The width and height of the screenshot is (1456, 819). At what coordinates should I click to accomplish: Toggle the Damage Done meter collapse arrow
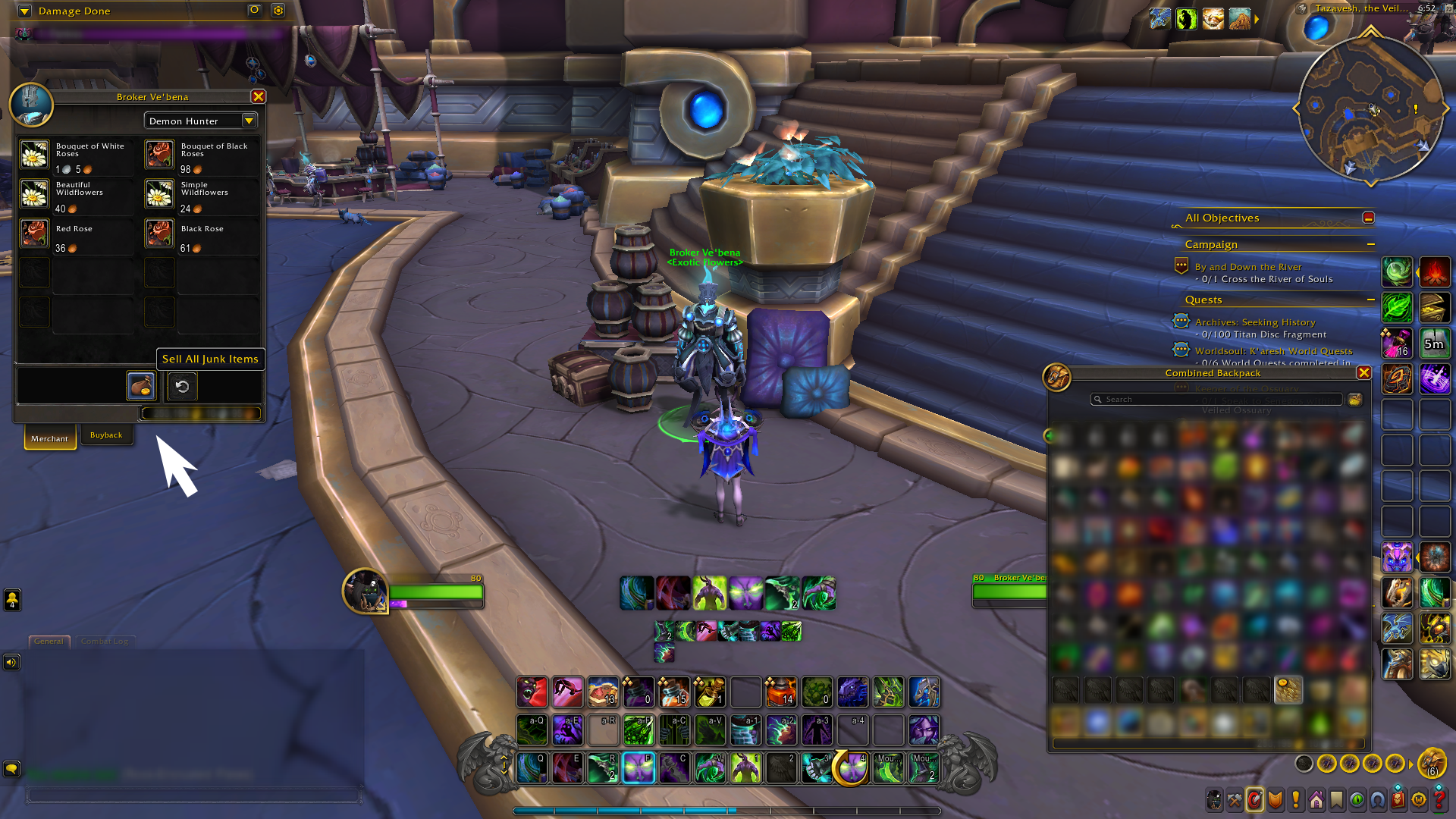coord(24,11)
